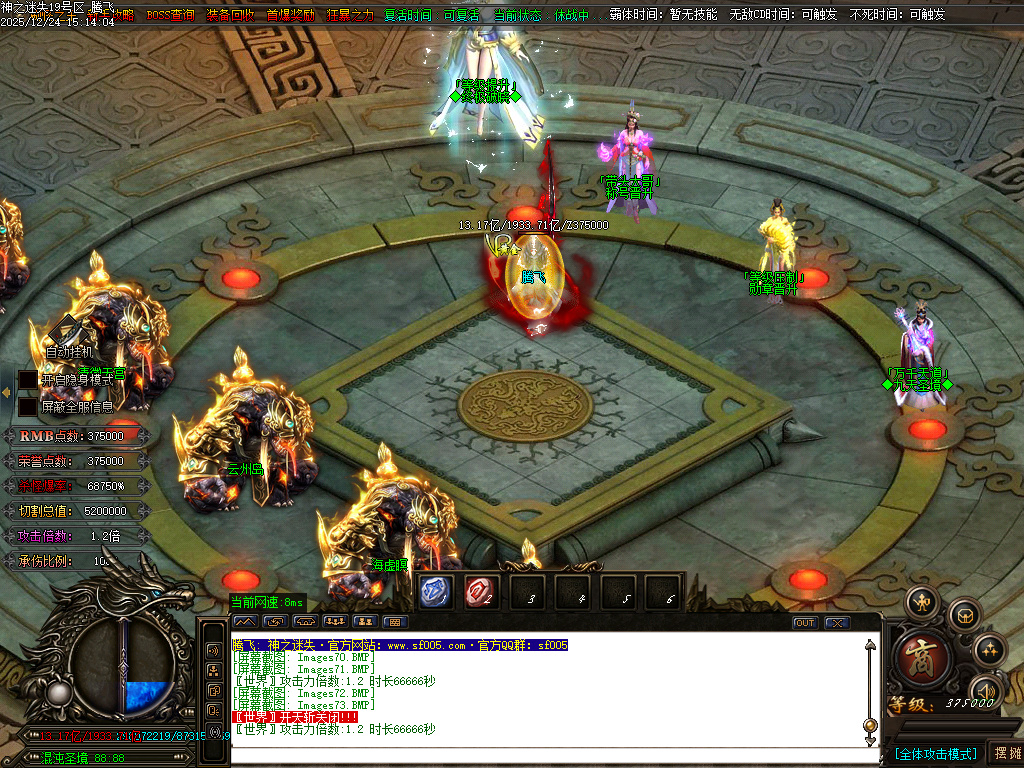The image size is (1024, 768).
Task: Activate the 自动挂机 auto-battle icon
Action: tap(68, 334)
